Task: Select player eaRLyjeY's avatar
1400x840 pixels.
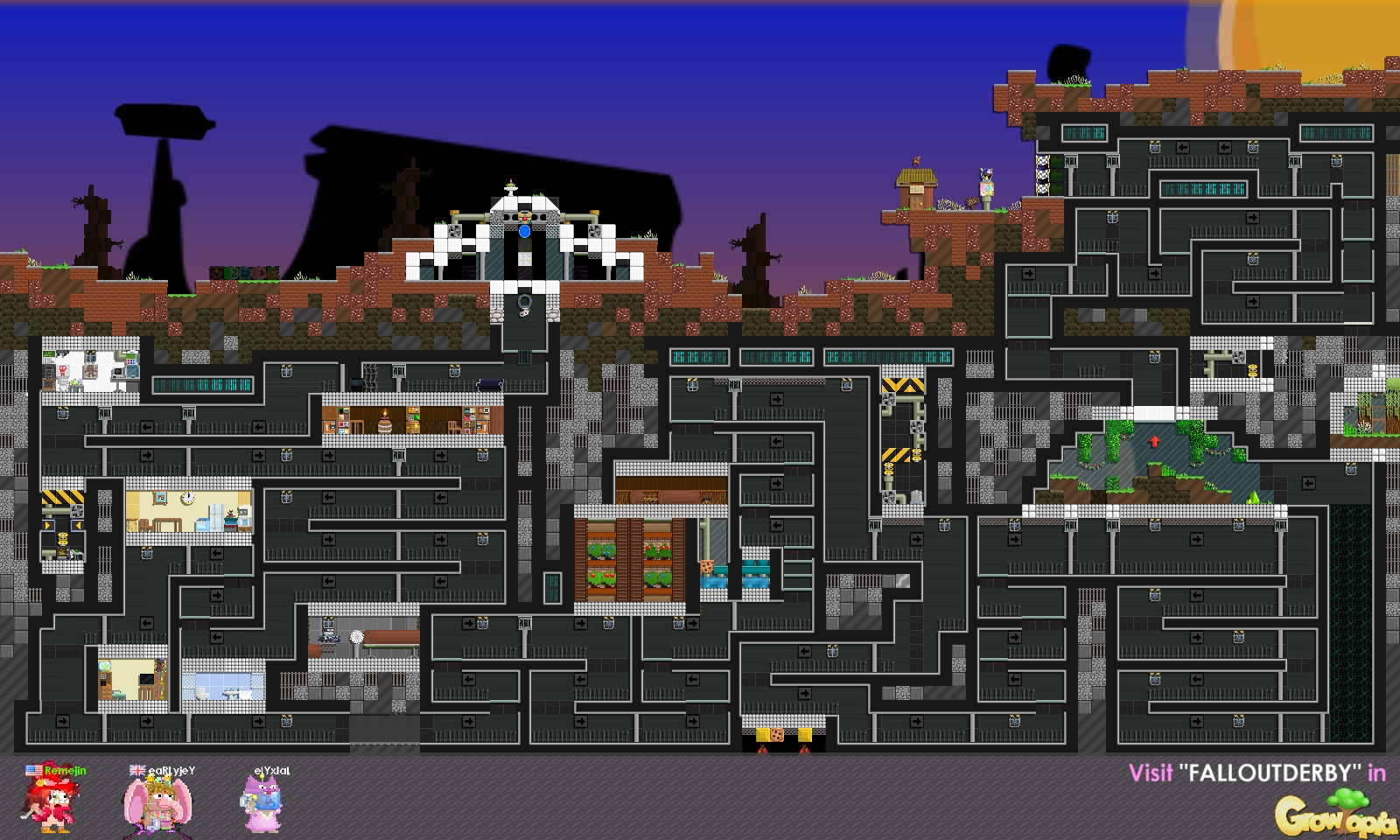Action: (158, 803)
